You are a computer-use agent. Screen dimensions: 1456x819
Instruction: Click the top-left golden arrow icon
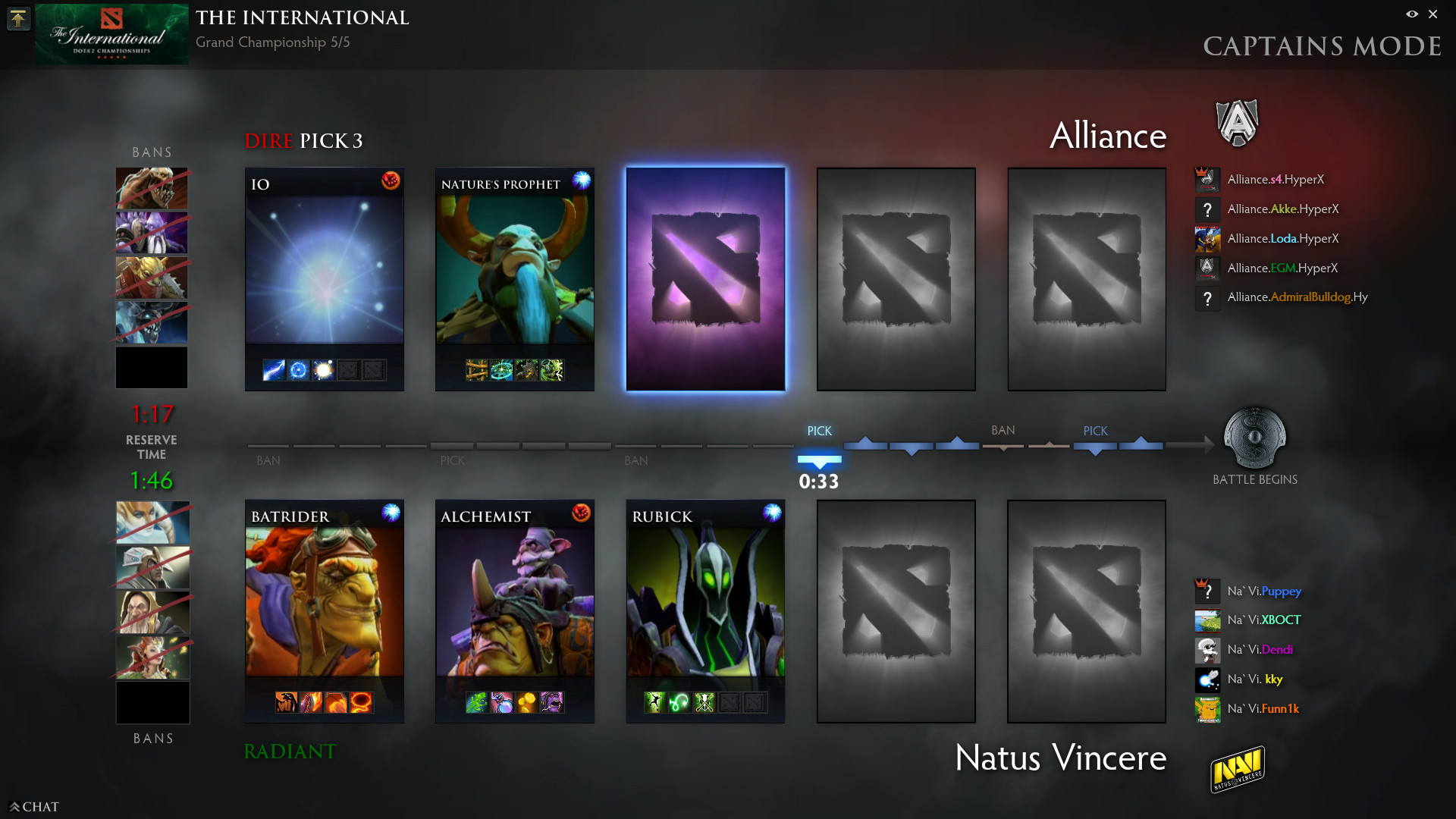(18, 18)
